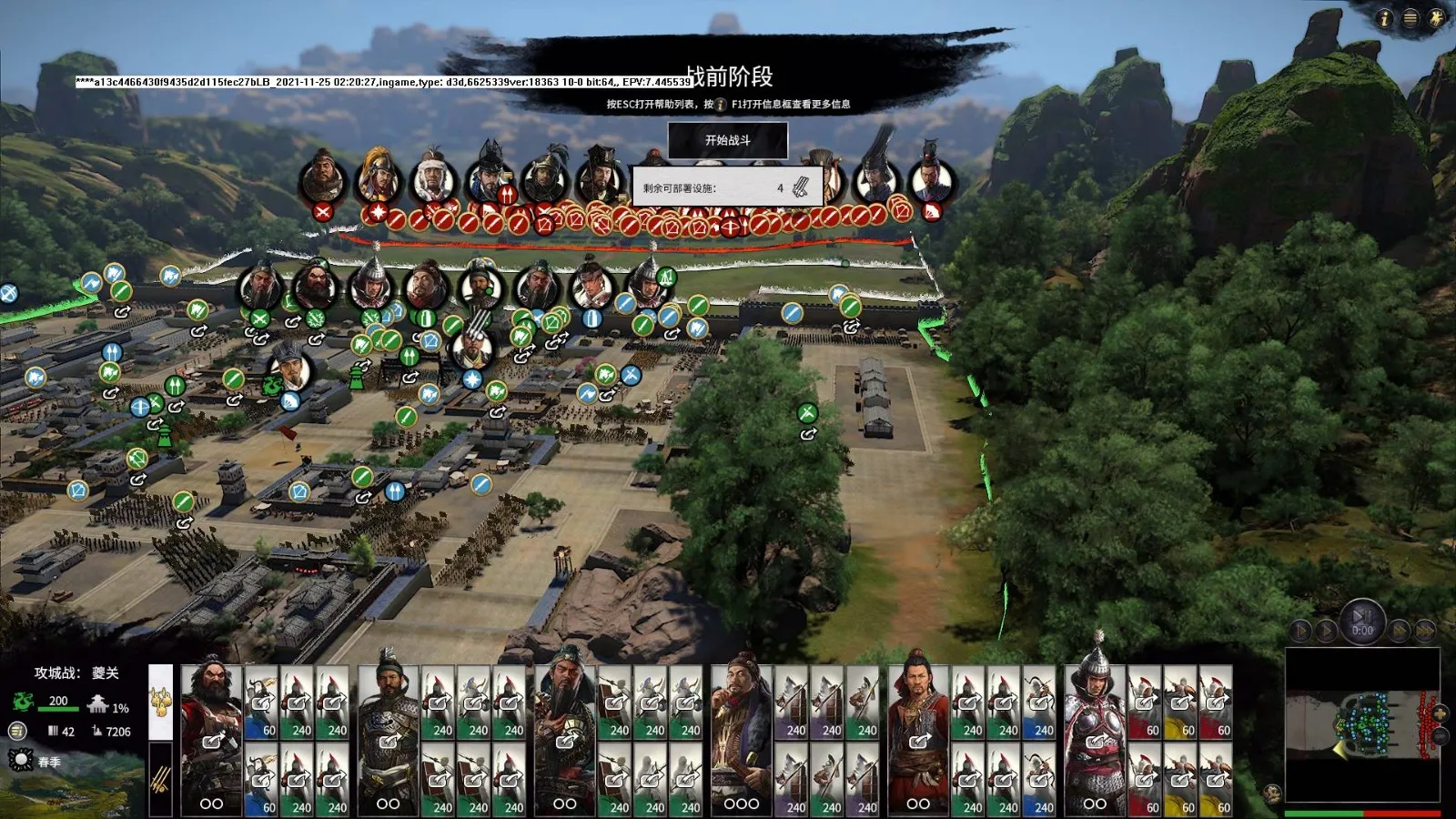Click the round emblem button left of minimap
This screenshot has height=819, width=1456.
pyautogui.click(x=1272, y=794)
